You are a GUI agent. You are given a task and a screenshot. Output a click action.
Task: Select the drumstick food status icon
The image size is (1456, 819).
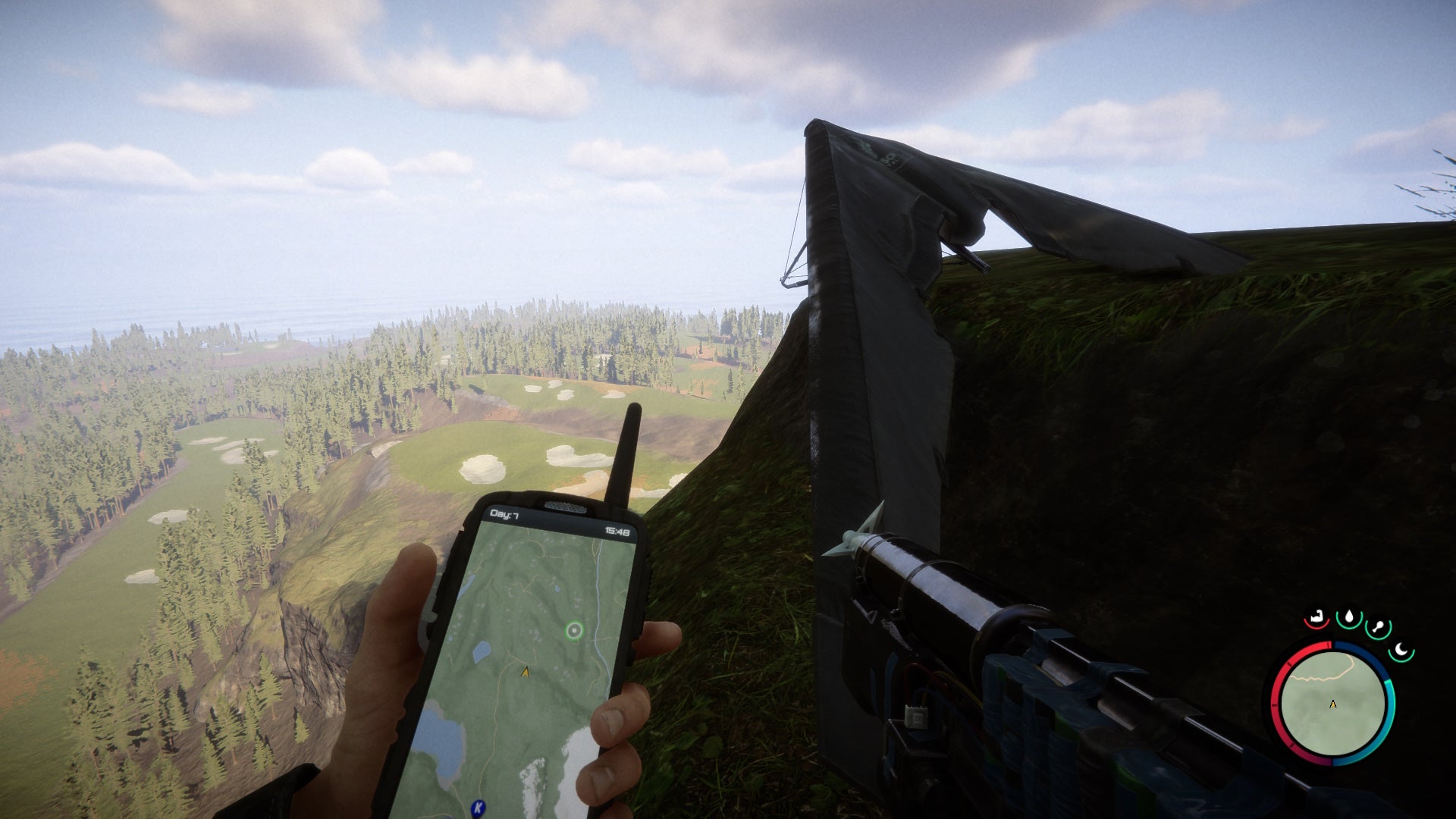click(1377, 625)
